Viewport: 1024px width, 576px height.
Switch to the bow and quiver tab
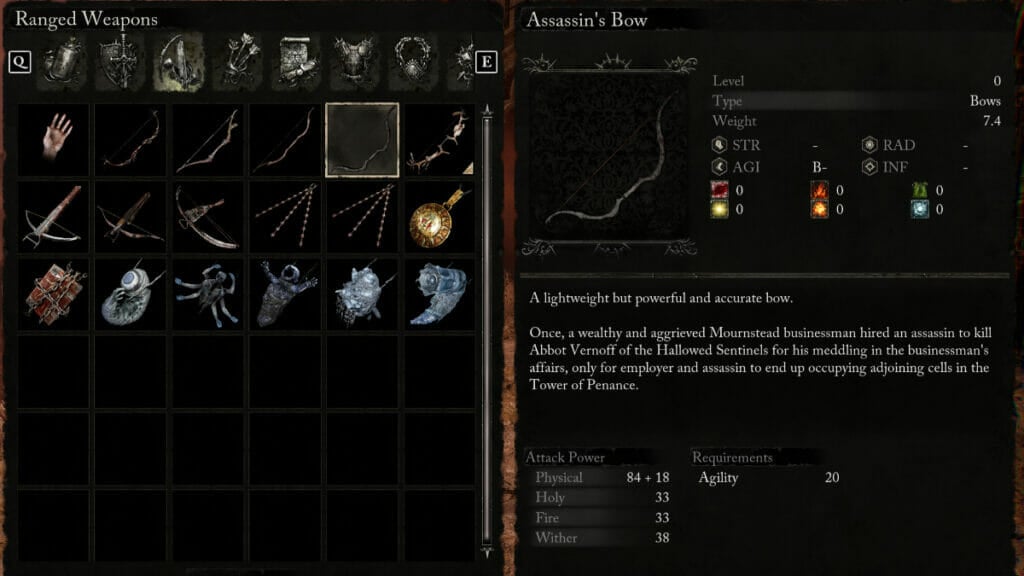(177, 61)
